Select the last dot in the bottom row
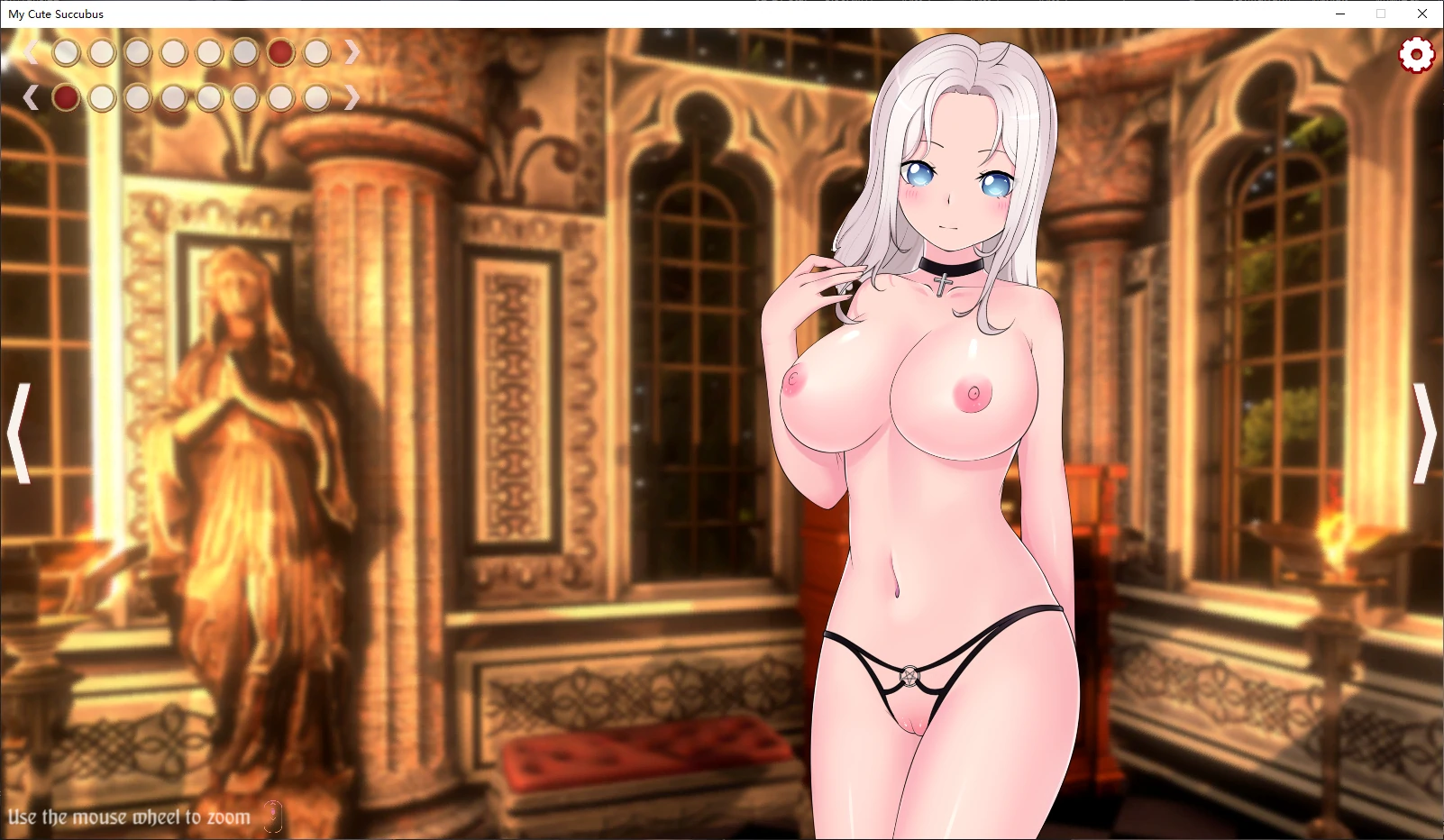The height and width of the screenshot is (840, 1444). 316,97
